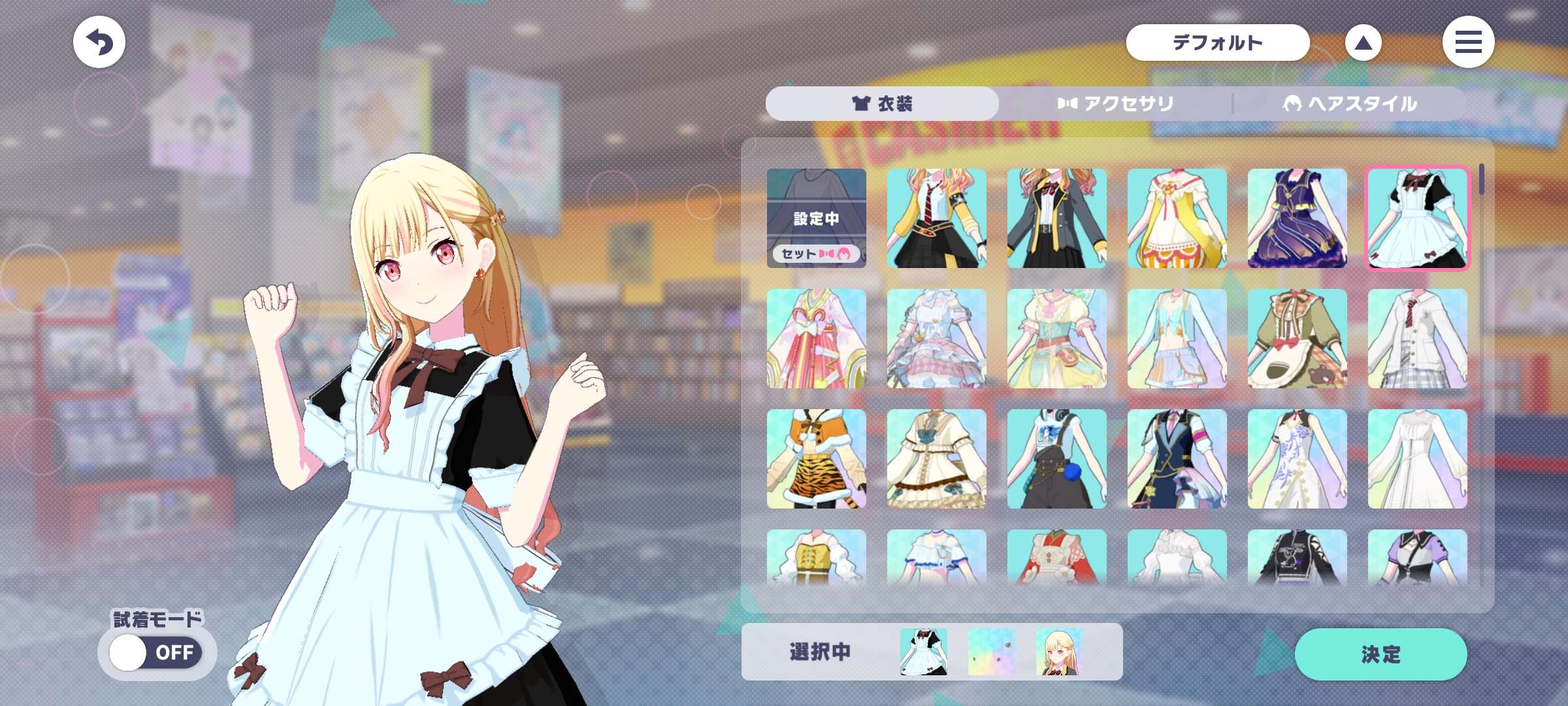The image size is (1568, 706).
Task: Choose the yellow cardigan school uniform
Action: click(x=936, y=218)
